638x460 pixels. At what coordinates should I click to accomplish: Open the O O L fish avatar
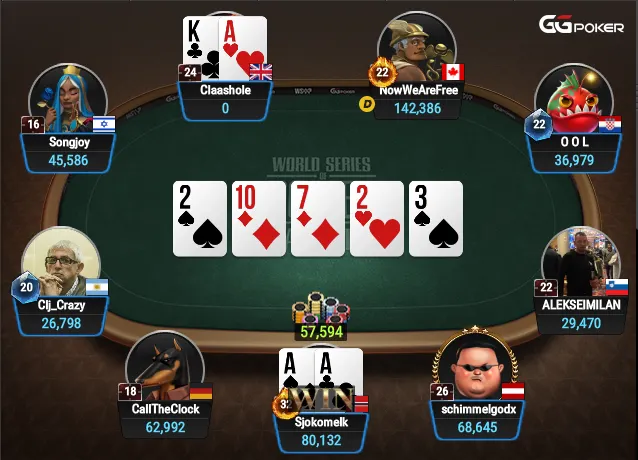pyautogui.click(x=576, y=100)
